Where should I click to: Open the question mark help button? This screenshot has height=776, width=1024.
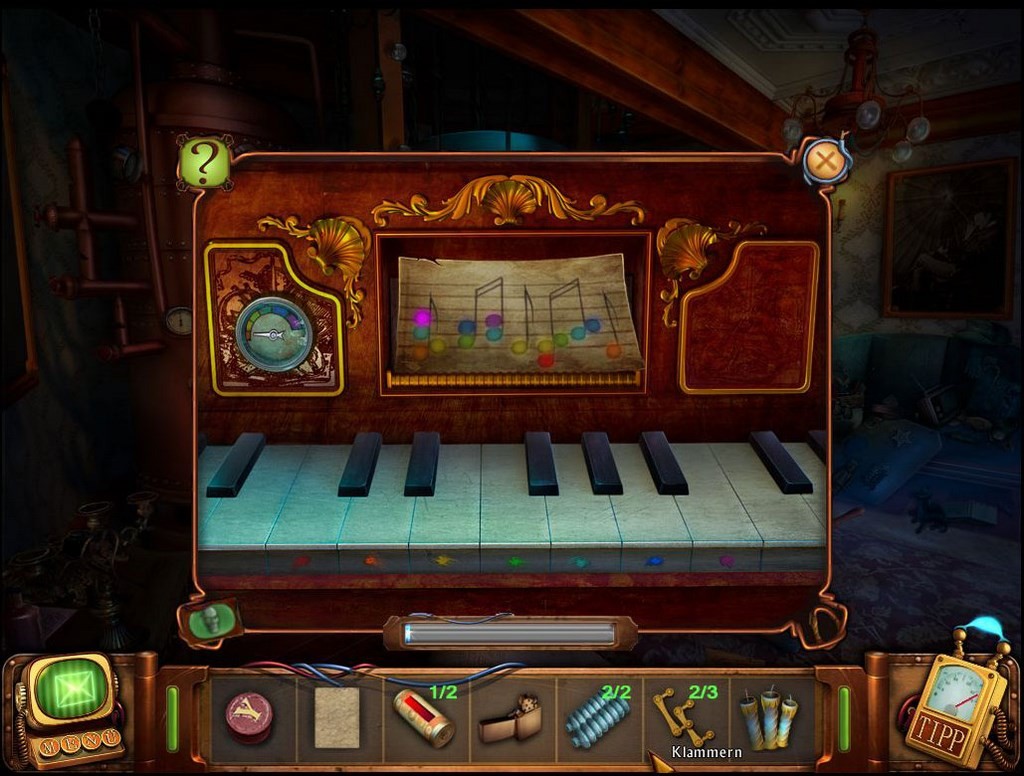pyautogui.click(x=204, y=163)
